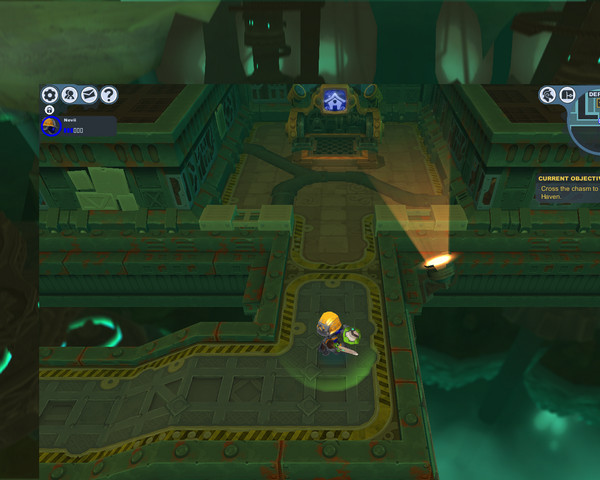Open the helmet character icon
600x480 pixels.
548,95
